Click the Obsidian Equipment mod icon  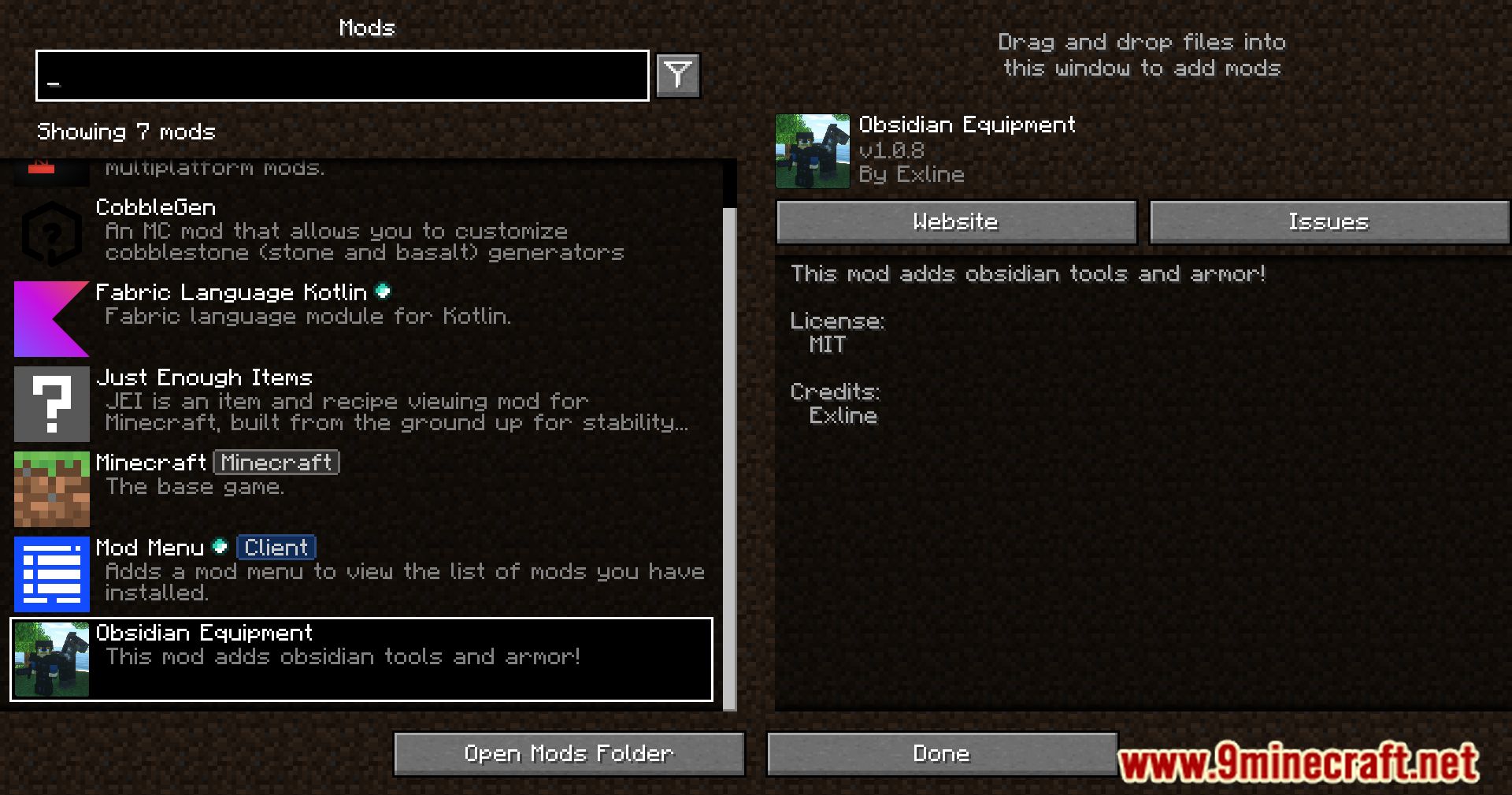click(50, 659)
